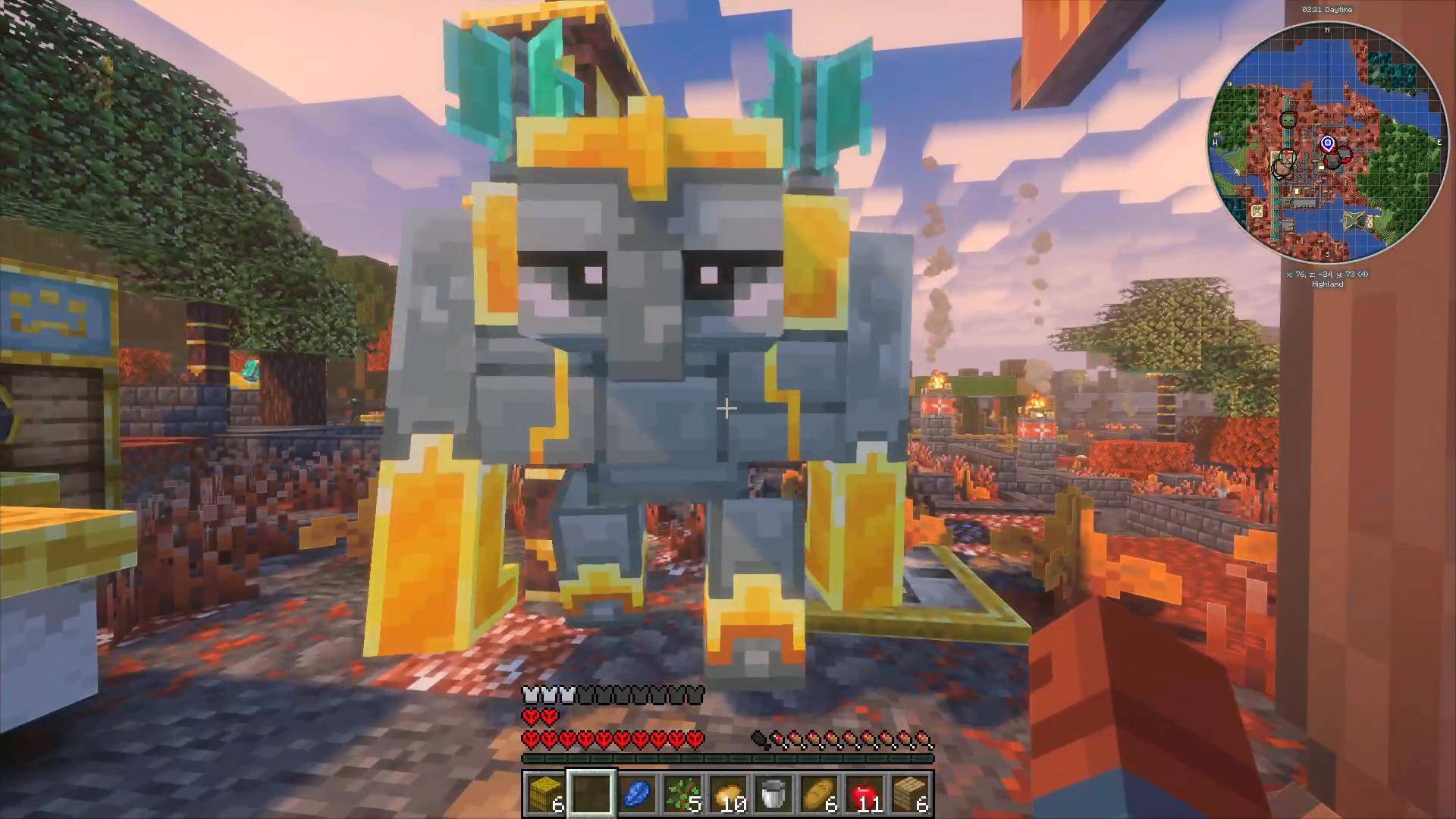Image resolution: width=1456 pixels, height=819 pixels.
Task: Select the oak planks in the last hotbar slot
Action: coord(912,791)
